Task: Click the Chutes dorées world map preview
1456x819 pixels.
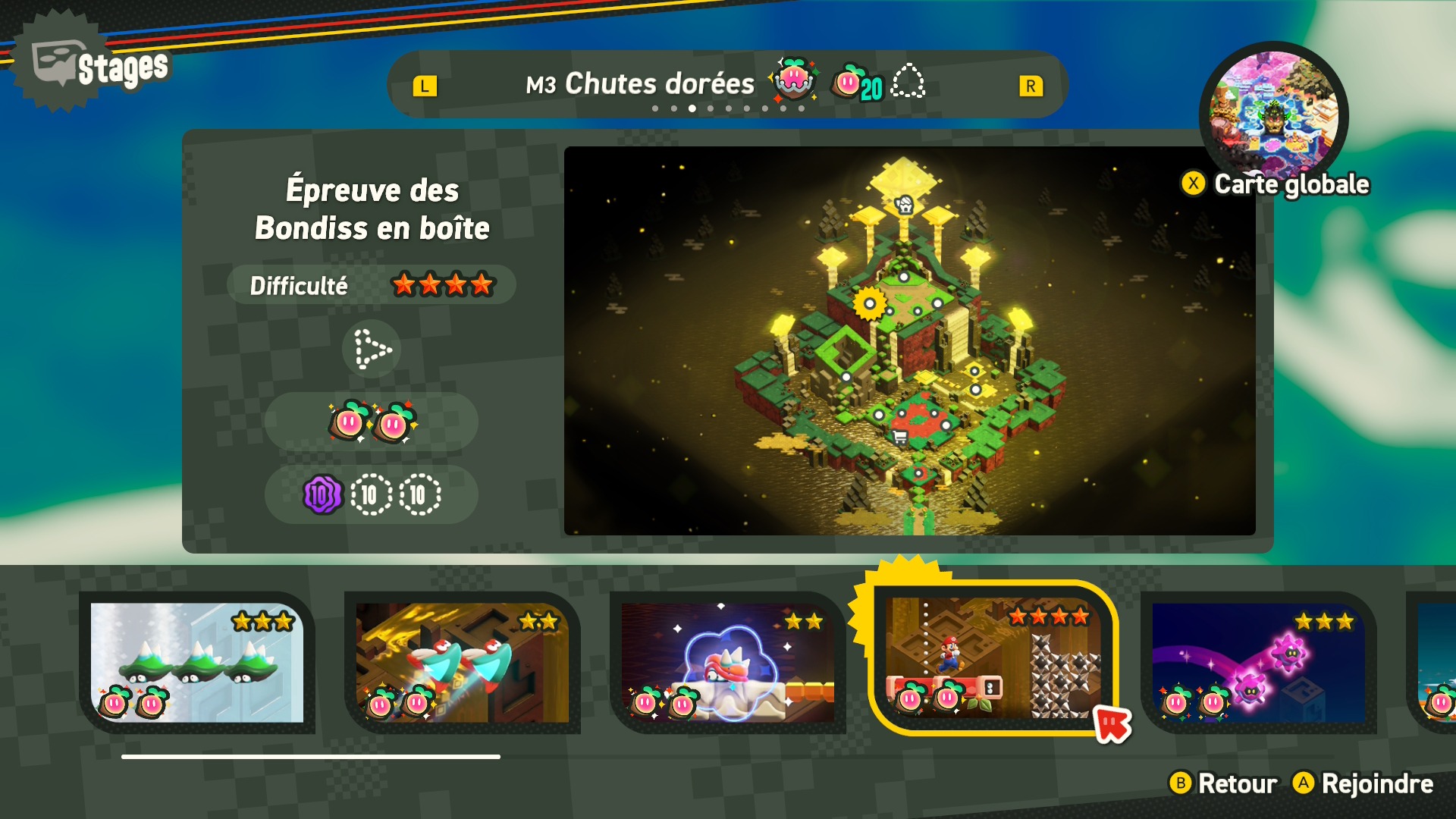Action: 909,340
